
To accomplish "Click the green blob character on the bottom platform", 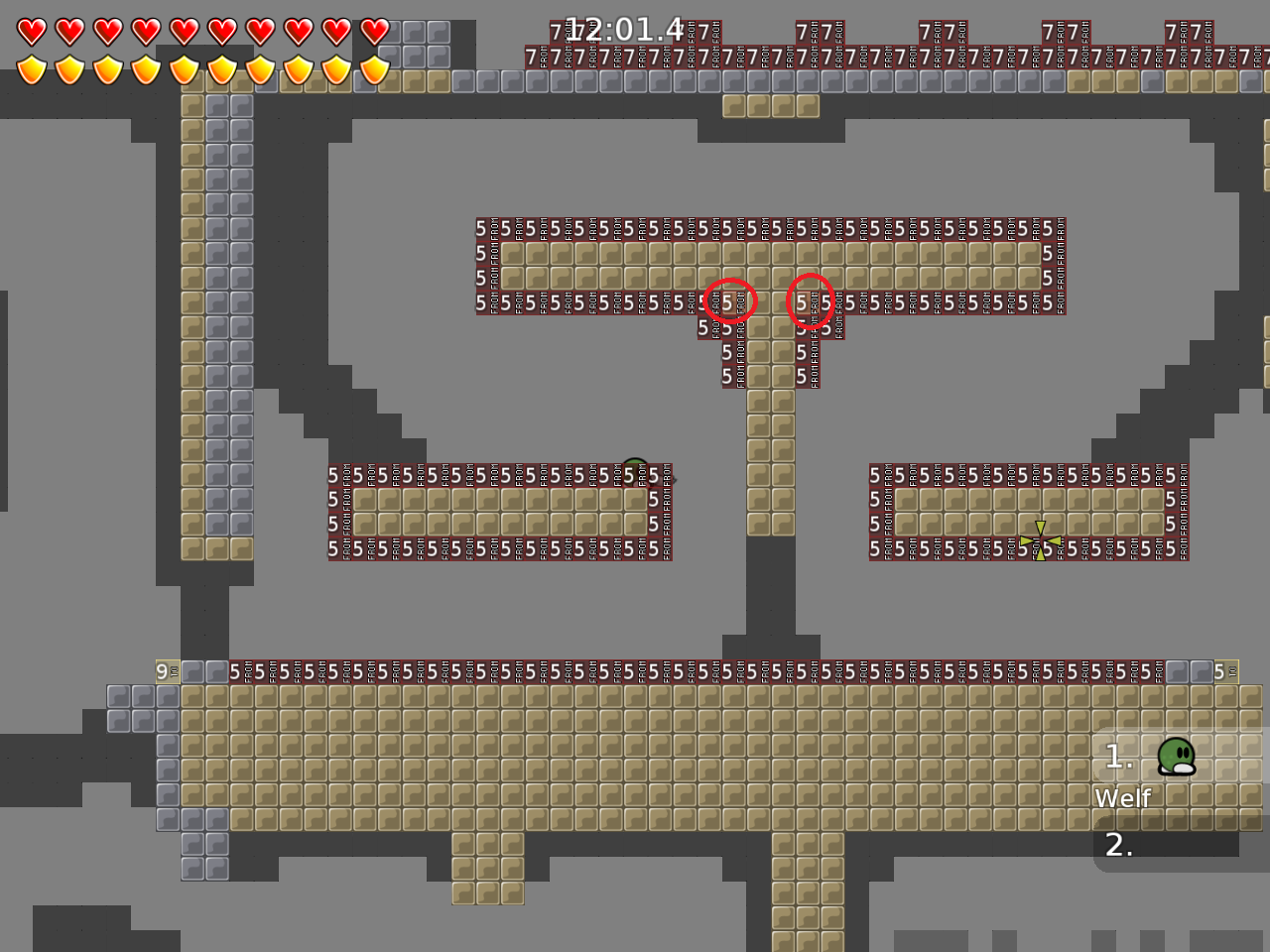I will pyautogui.click(x=1176, y=759).
